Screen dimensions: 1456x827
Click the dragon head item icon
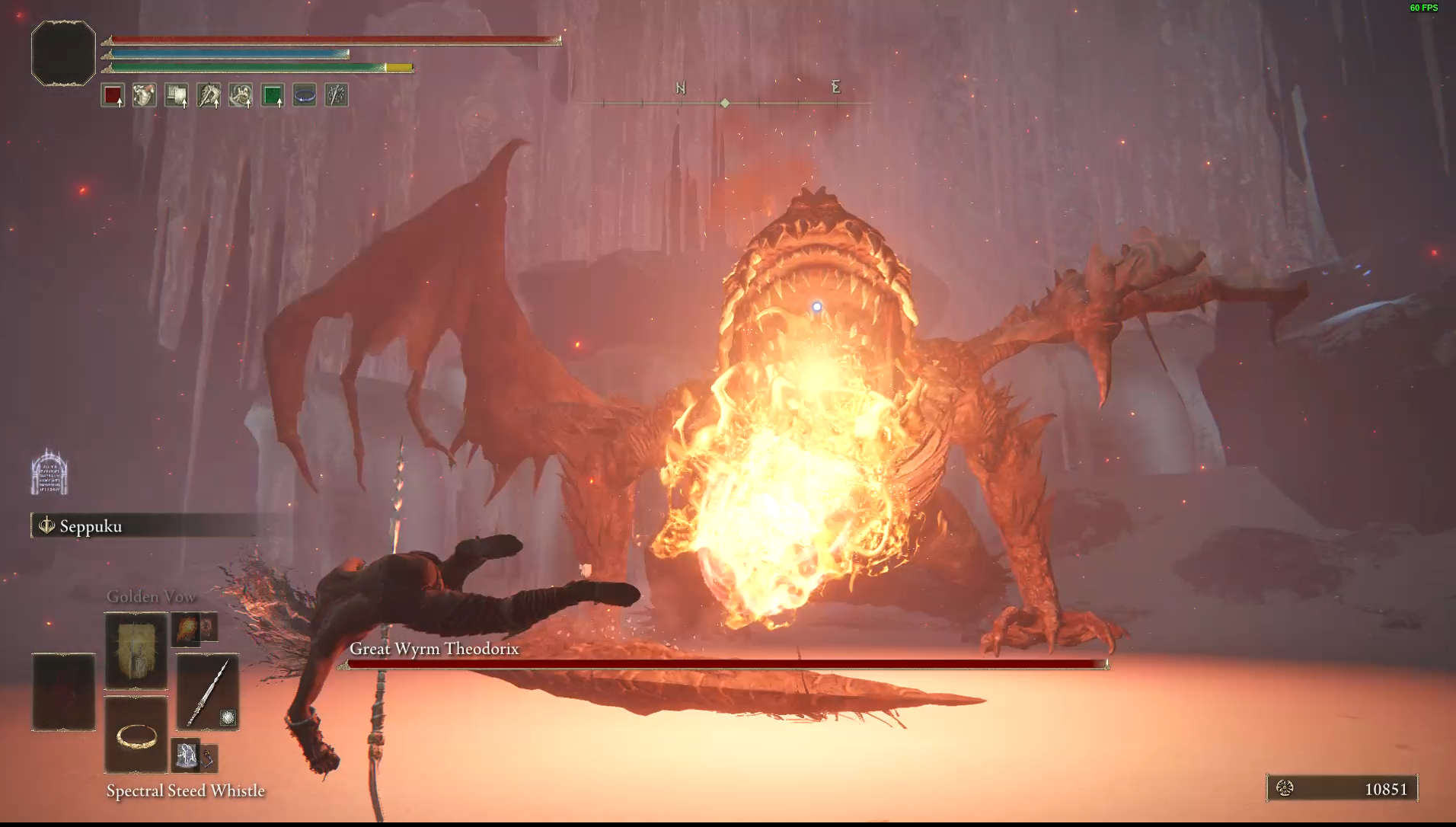tap(208, 94)
